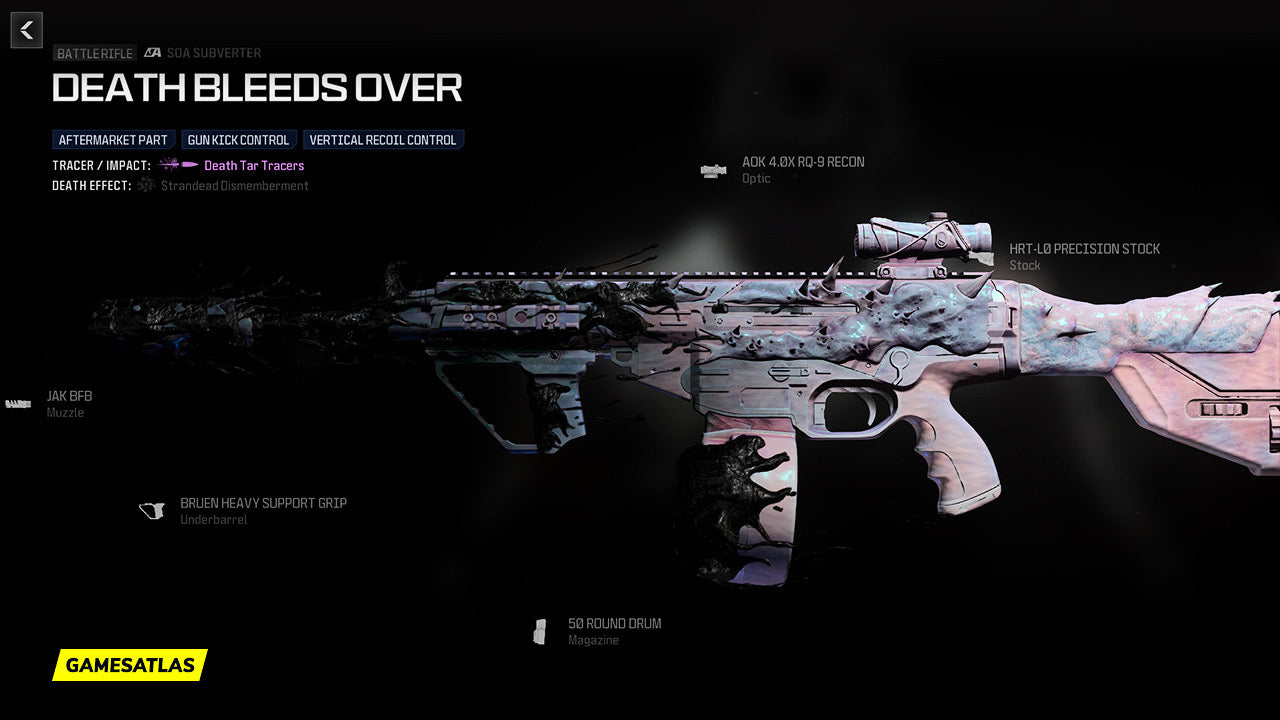Choose the HRT-L0 Precision Stock attachment
The height and width of the screenshot is (720, 1280).
pyautogui.click(x=1084, y=250)
